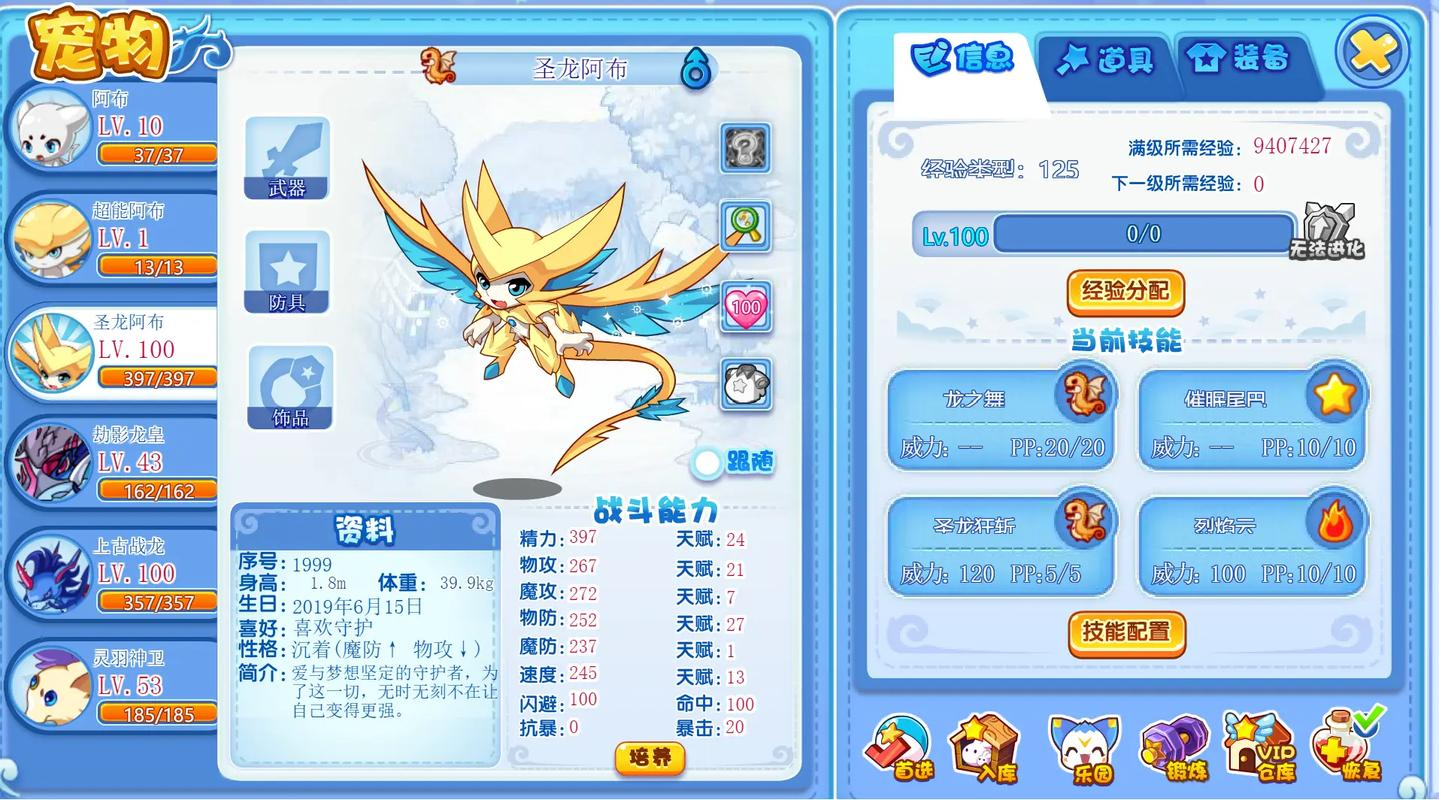1439x800 pixels.
Task: Open the 武器 weapon equipment slot
Action: coord(288,157)
